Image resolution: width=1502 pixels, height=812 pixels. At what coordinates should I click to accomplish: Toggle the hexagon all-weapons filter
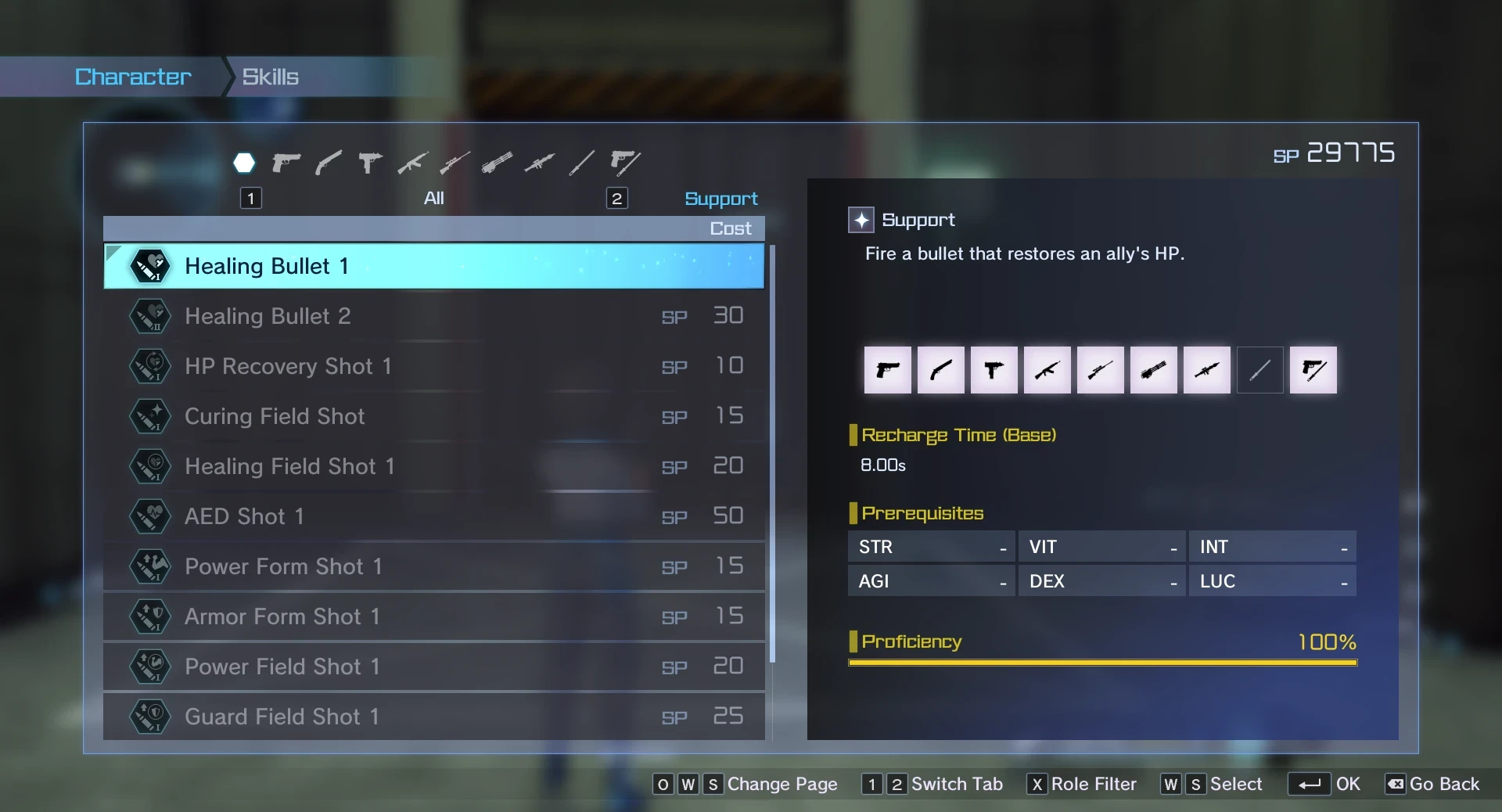243,162
